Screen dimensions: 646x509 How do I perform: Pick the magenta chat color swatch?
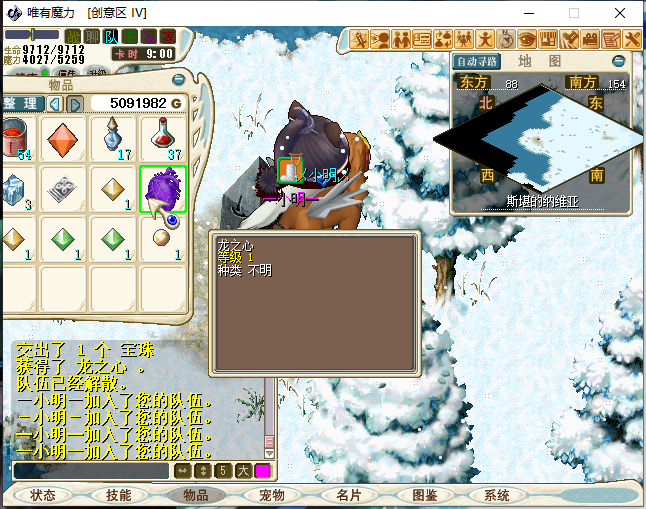263,470
